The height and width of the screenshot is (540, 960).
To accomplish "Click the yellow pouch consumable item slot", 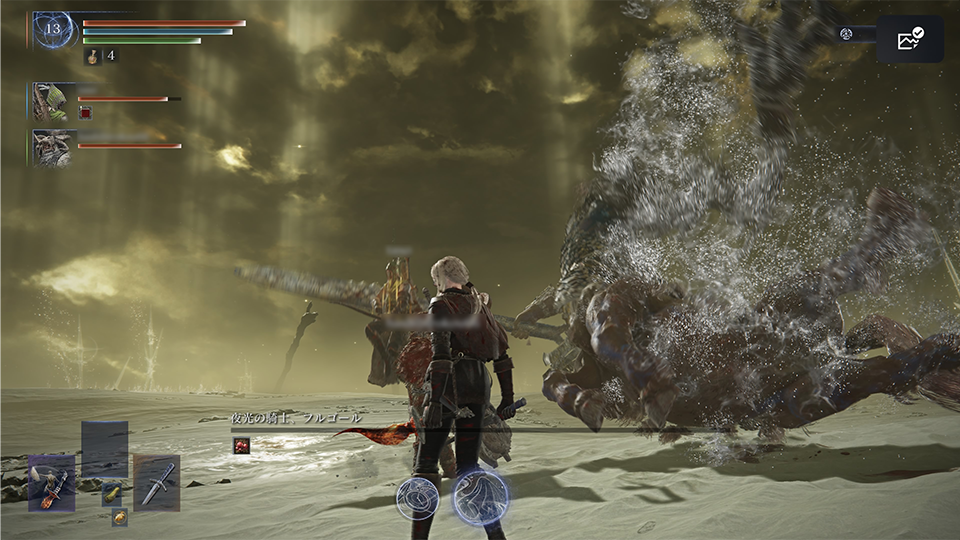I will (x=111, y=493).
